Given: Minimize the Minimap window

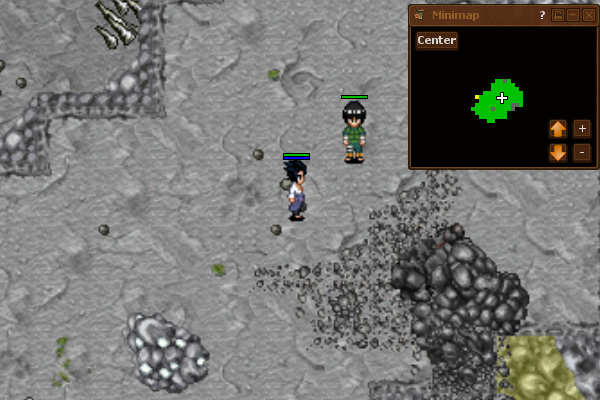Looking at the screenshot, I should point(573,15).
